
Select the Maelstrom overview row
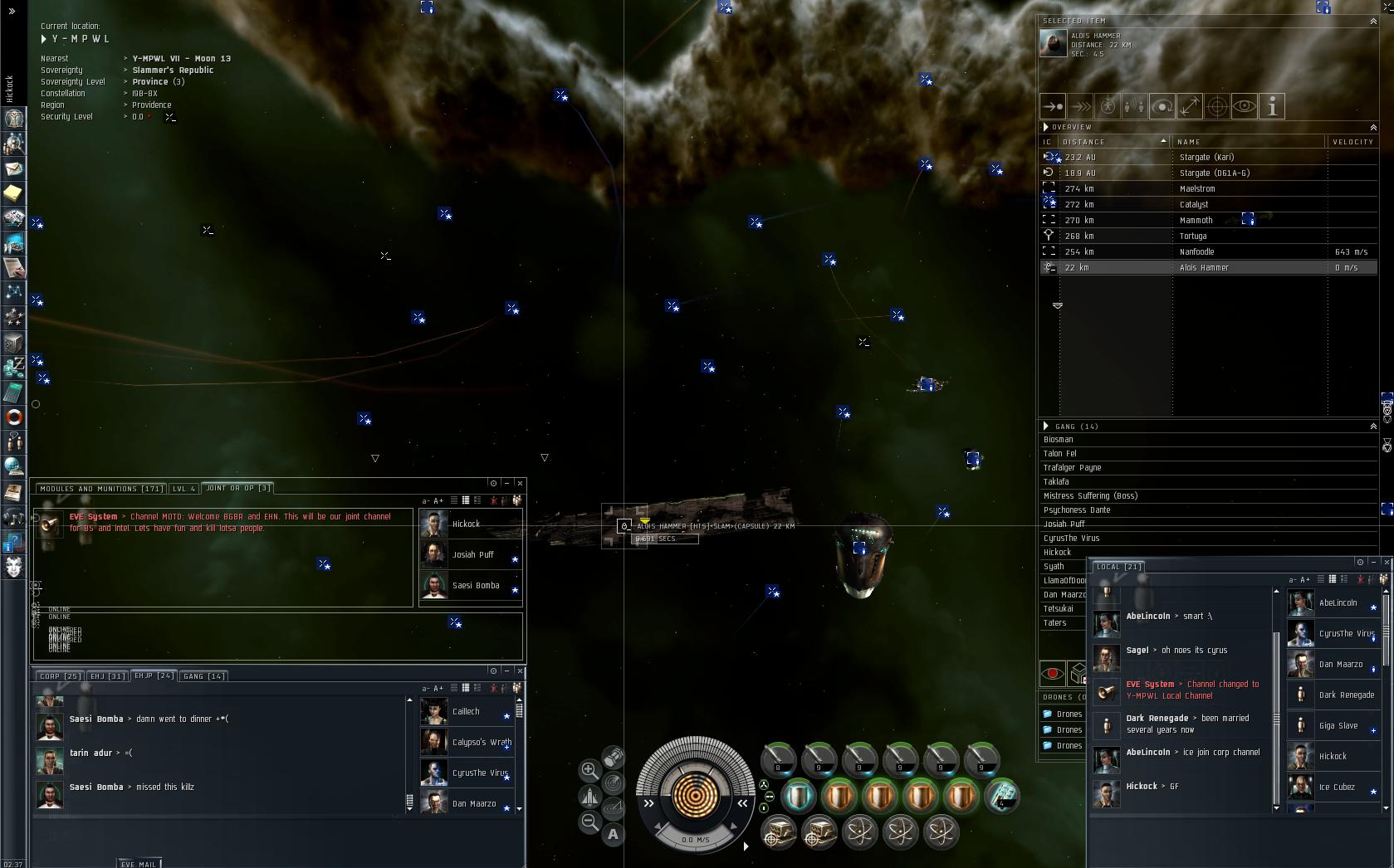[1197, 189]
